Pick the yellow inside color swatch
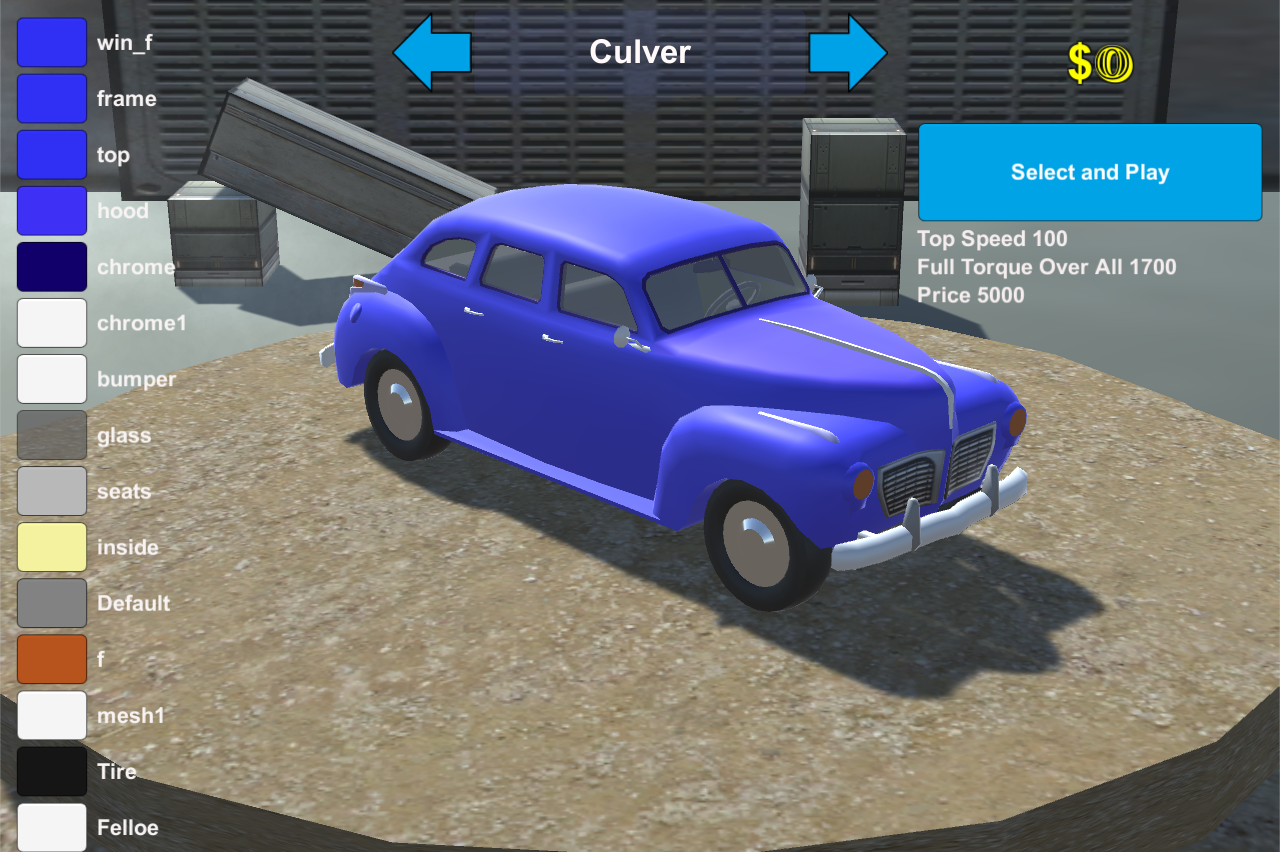This screenshot has width=1280, height=852. [x=52, y=547]
